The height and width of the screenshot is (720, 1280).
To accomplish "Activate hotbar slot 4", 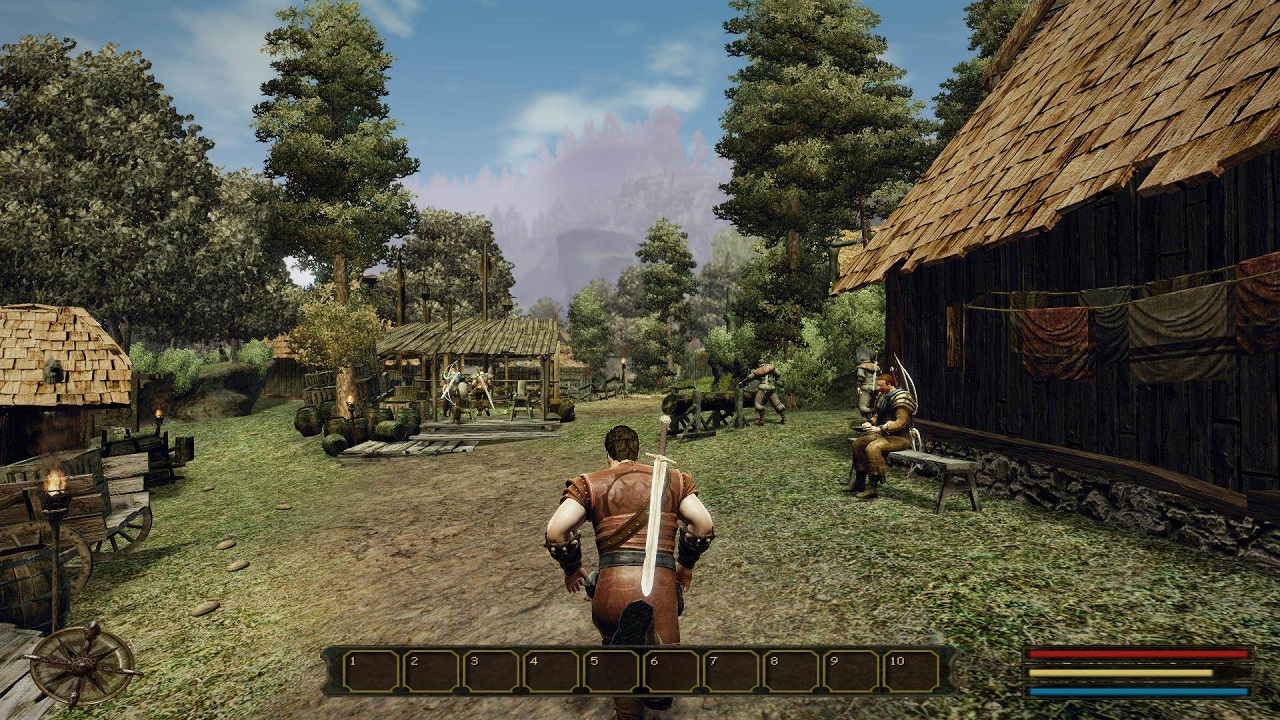I will coord(551,671).
